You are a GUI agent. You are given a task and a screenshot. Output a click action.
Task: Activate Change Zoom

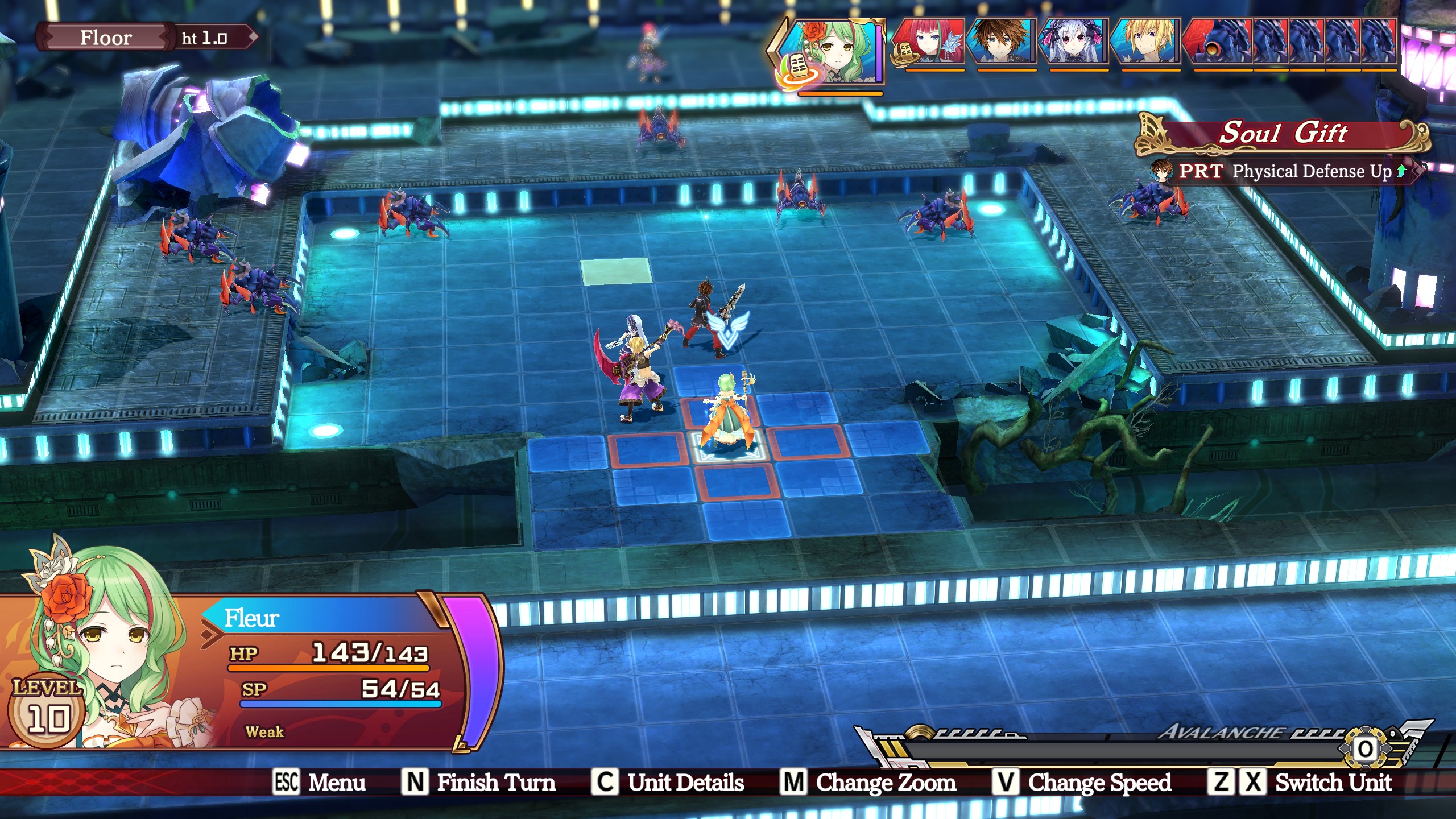click(x=869, y=783)
